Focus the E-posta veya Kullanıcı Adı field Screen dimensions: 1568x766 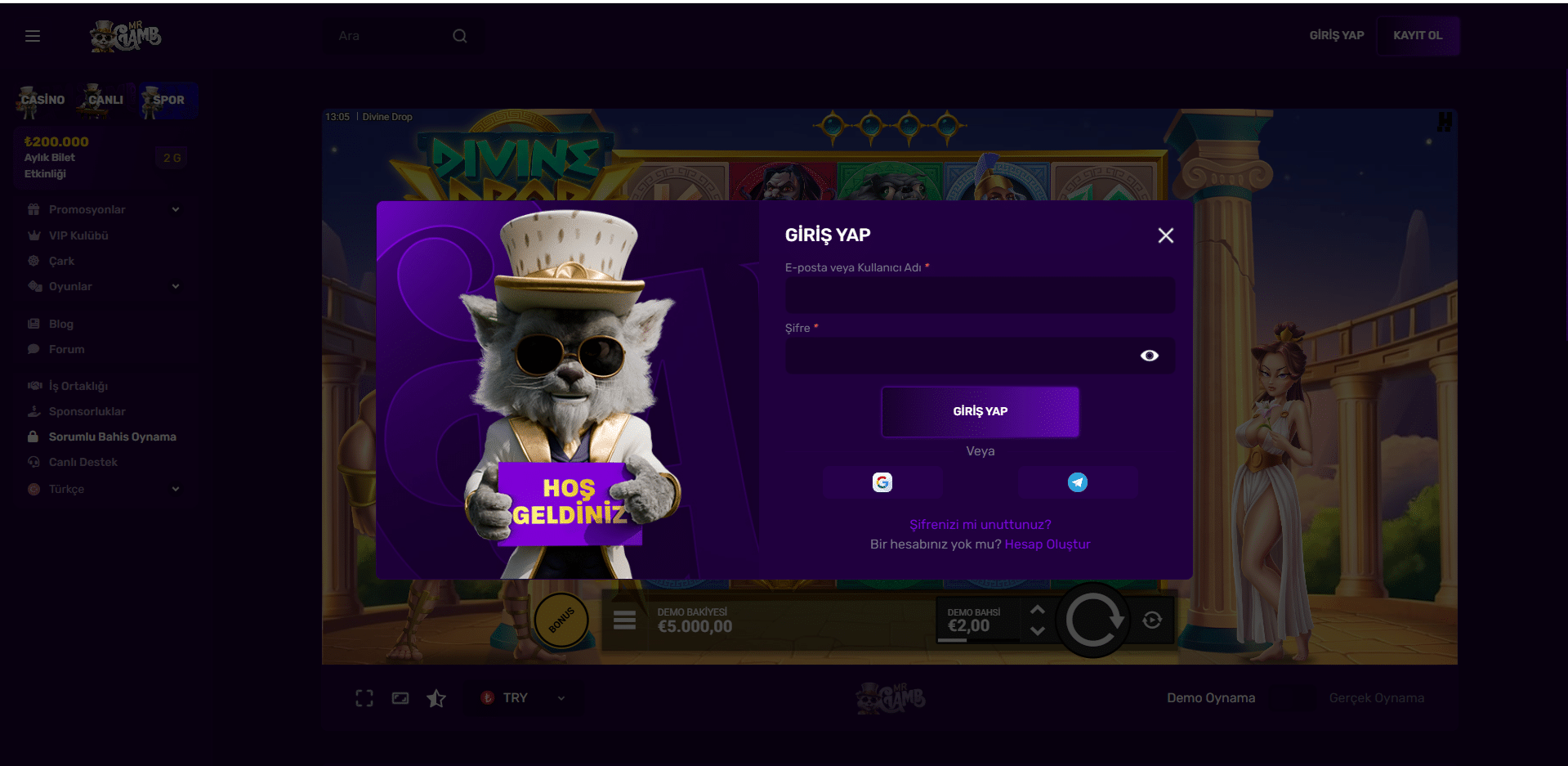pyautogui.click(x=980, y=295)
